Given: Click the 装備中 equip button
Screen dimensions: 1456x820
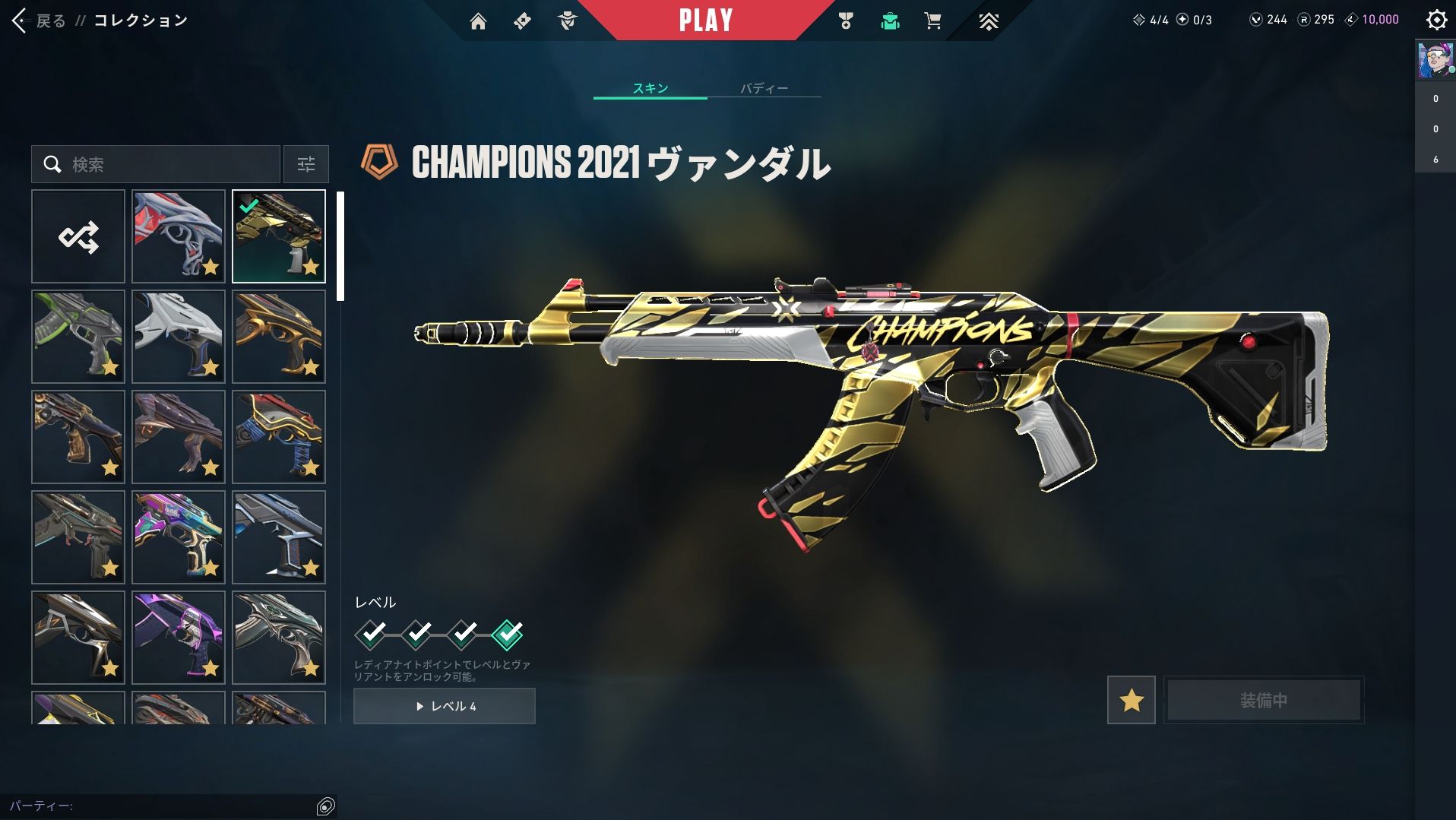Looking at the screenshot, I should 1264,700.
